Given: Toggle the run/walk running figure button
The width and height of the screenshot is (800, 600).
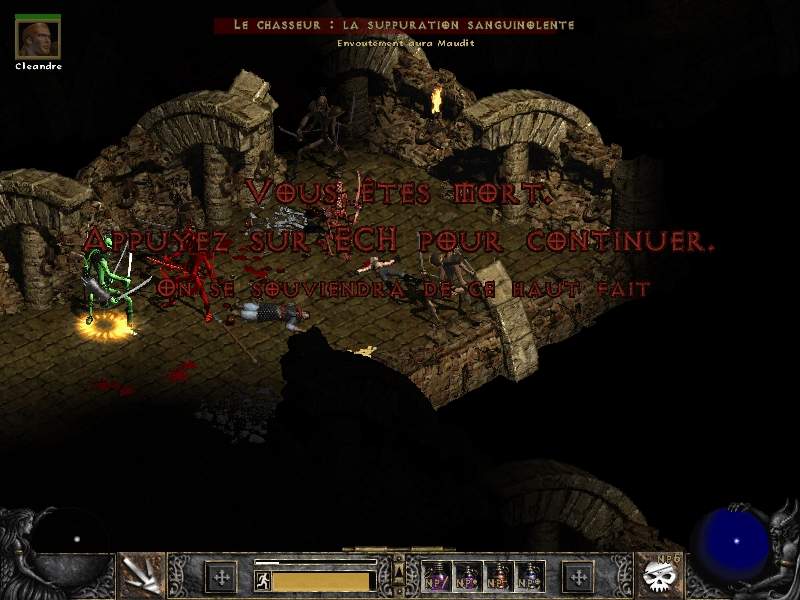Looking at the screenshot, I should click(x=262, y=580).
